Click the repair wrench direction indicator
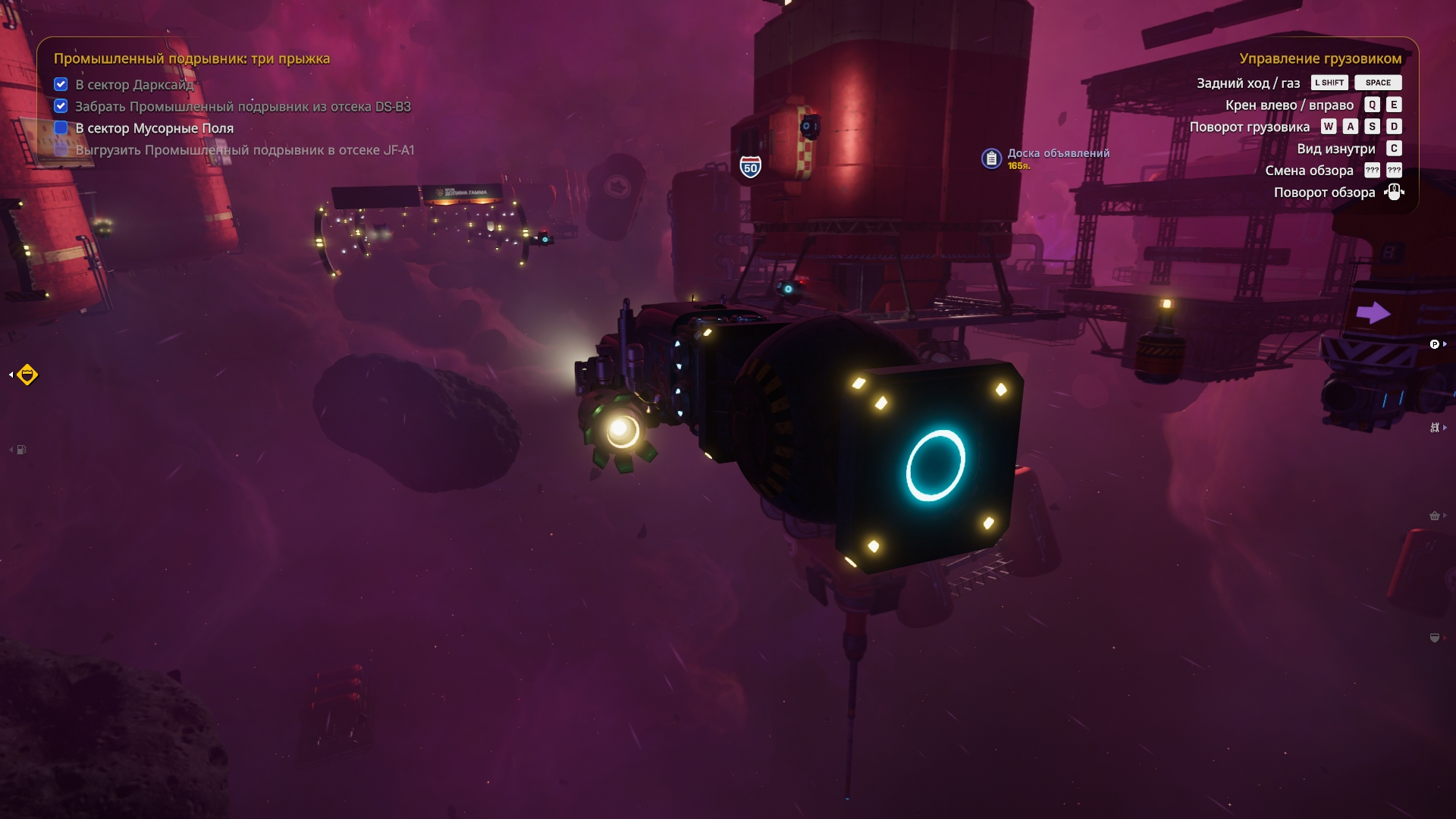 pos(1435,428)
